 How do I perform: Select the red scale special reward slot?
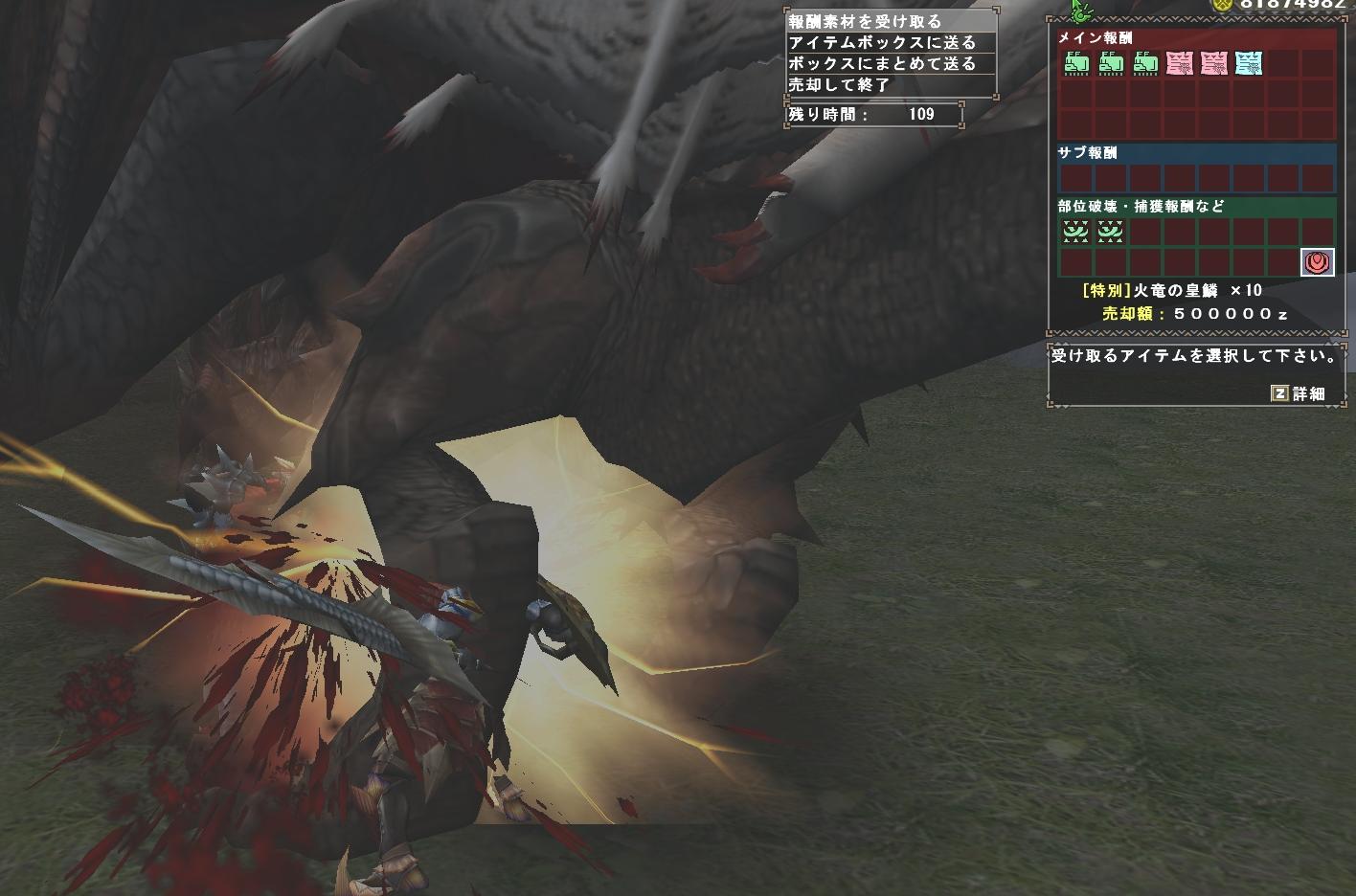pyautogui.click(x=1317, y=261)
